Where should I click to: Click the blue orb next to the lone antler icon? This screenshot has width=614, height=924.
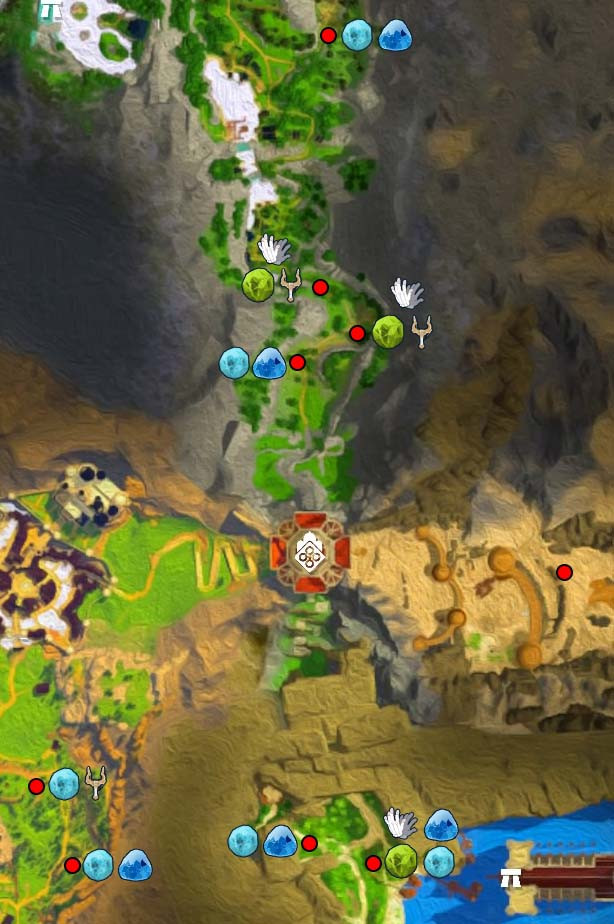pyautogui.click(x=64, y=784)
